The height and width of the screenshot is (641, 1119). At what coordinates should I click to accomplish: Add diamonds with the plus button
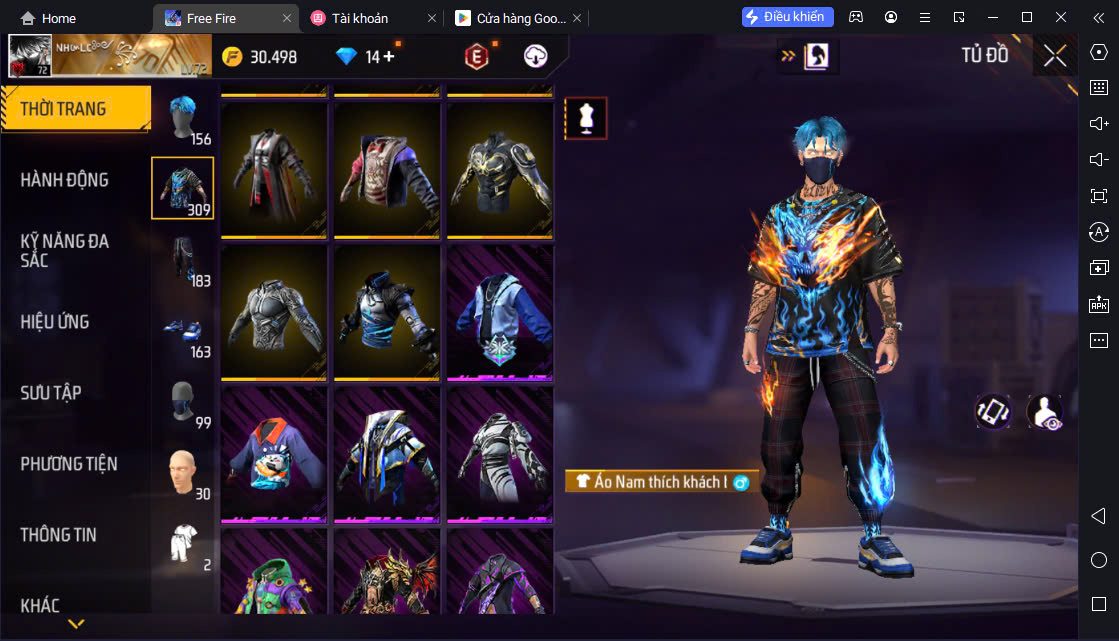pos(388,57)
